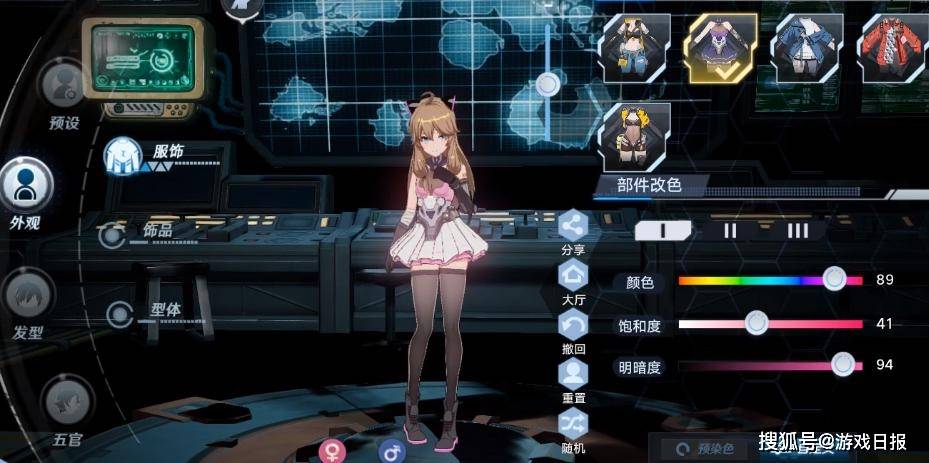
Task: Select the blue jacket outfit thumbnail
Action: coord(808,48)
